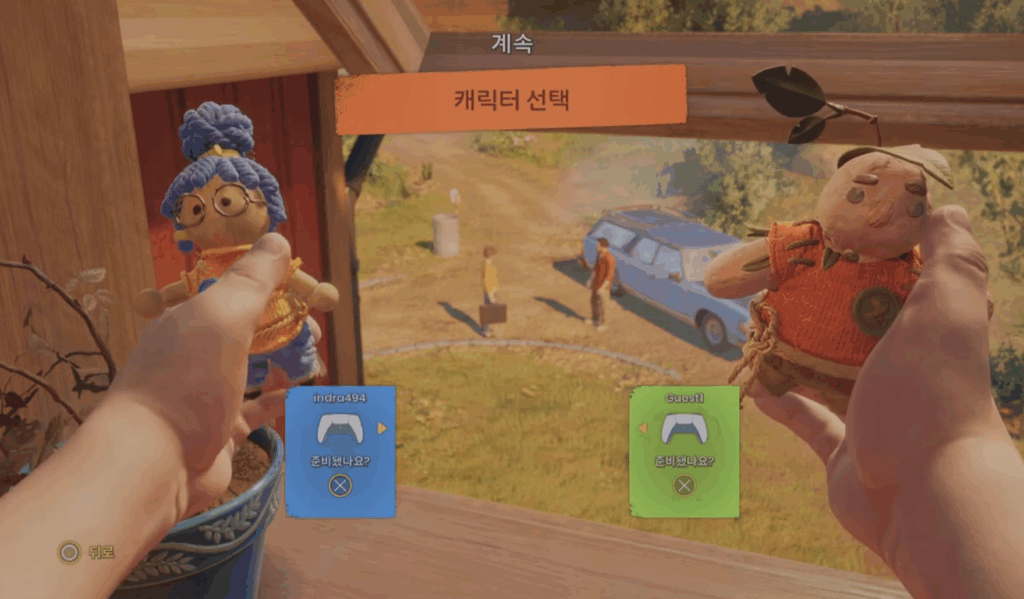Click the right arrow on indra494's card
The image size is (1024, 599).
381,429
